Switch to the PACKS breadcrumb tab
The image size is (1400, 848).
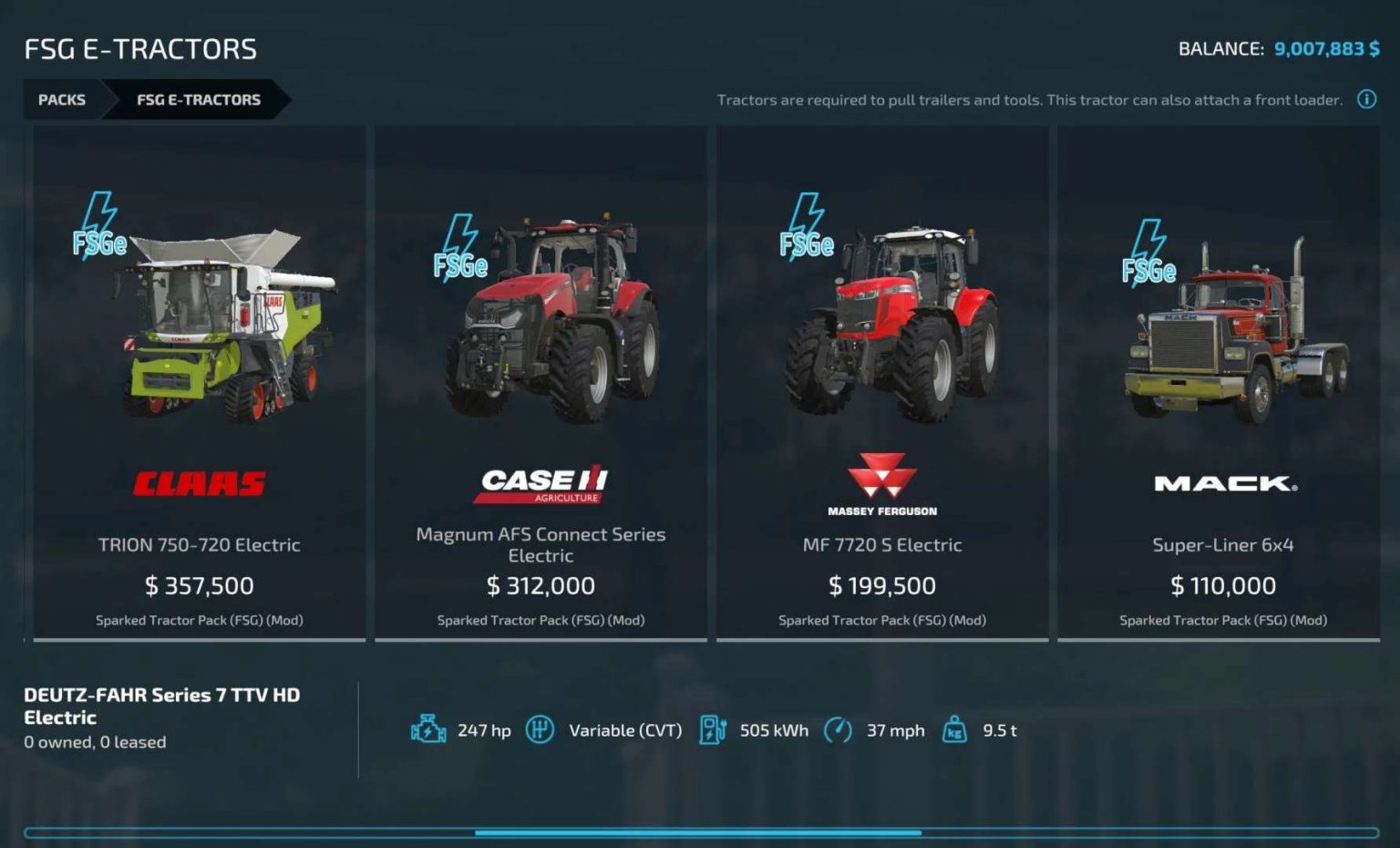tap(61, 100)
